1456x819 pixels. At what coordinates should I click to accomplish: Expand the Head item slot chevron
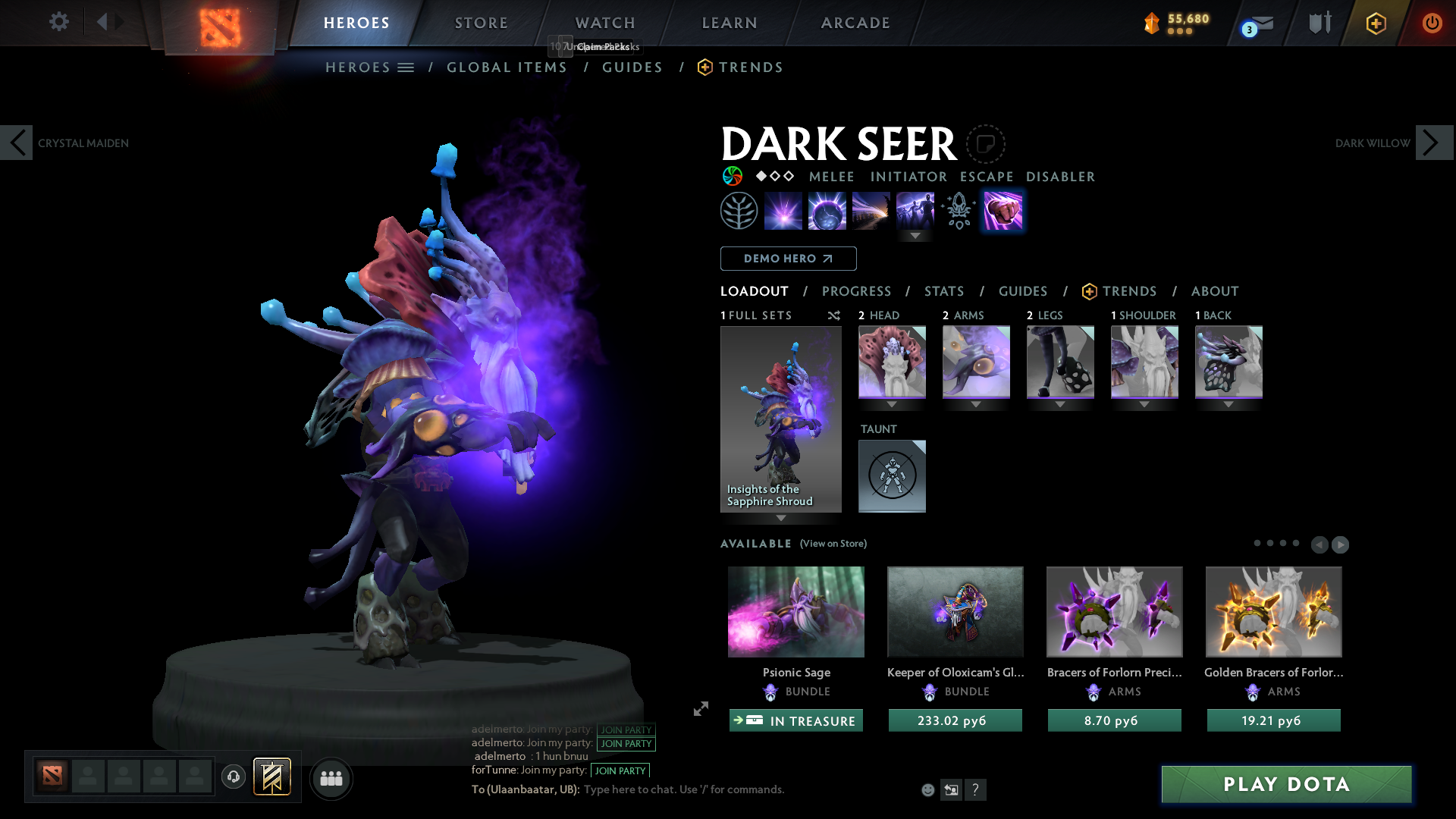pos(892,405)
